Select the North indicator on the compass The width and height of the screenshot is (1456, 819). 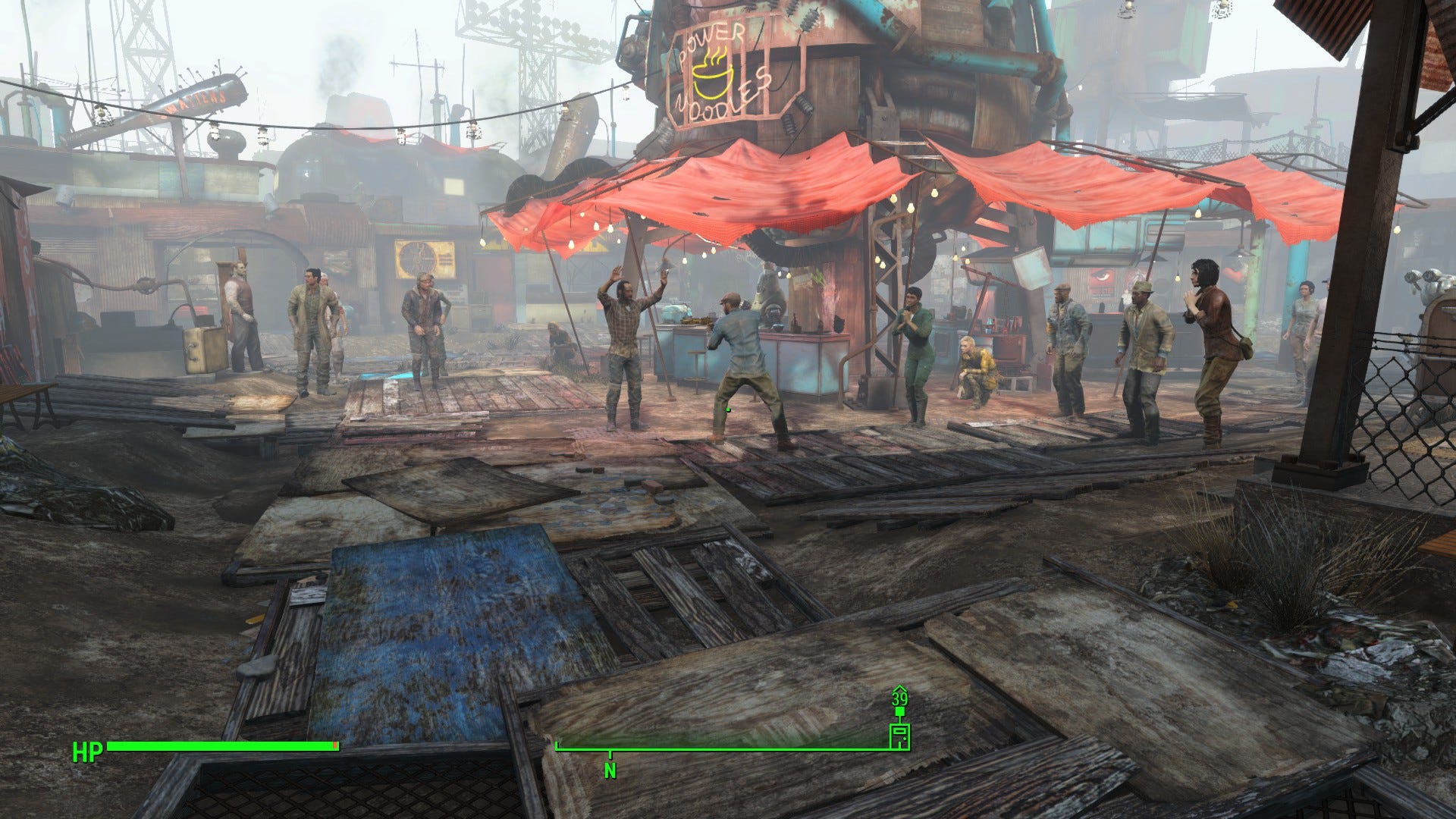tap(610, 770)
